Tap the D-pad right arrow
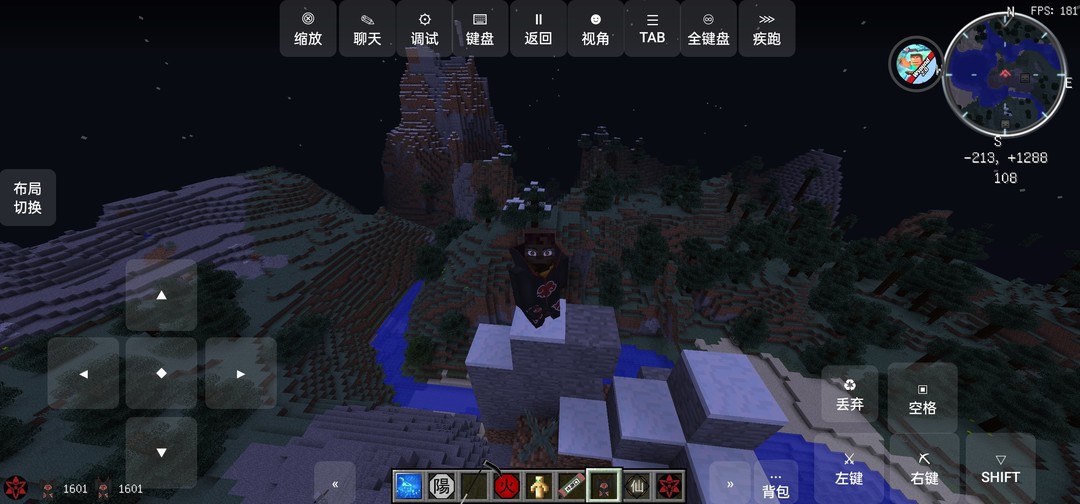Screen dimensions: 1080x504 240,373
